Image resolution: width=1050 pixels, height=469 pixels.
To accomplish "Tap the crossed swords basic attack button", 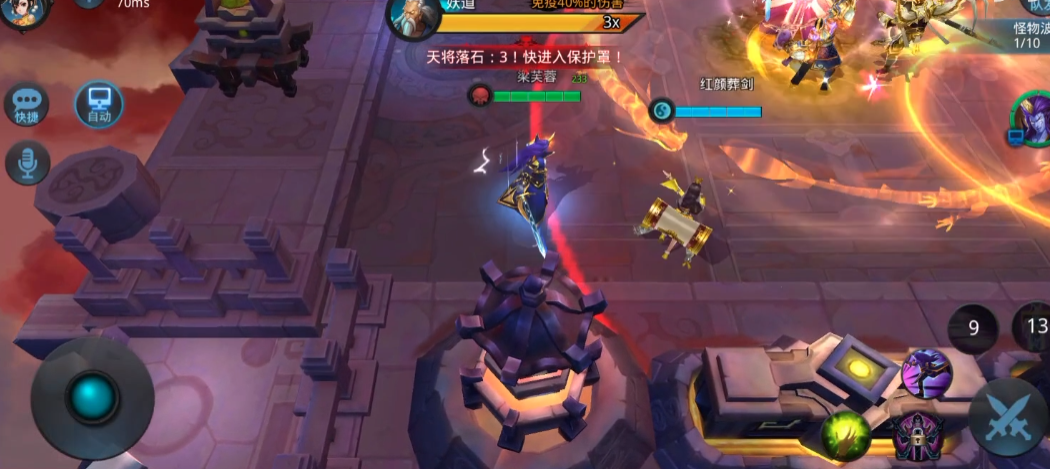I will (1008, 417).
